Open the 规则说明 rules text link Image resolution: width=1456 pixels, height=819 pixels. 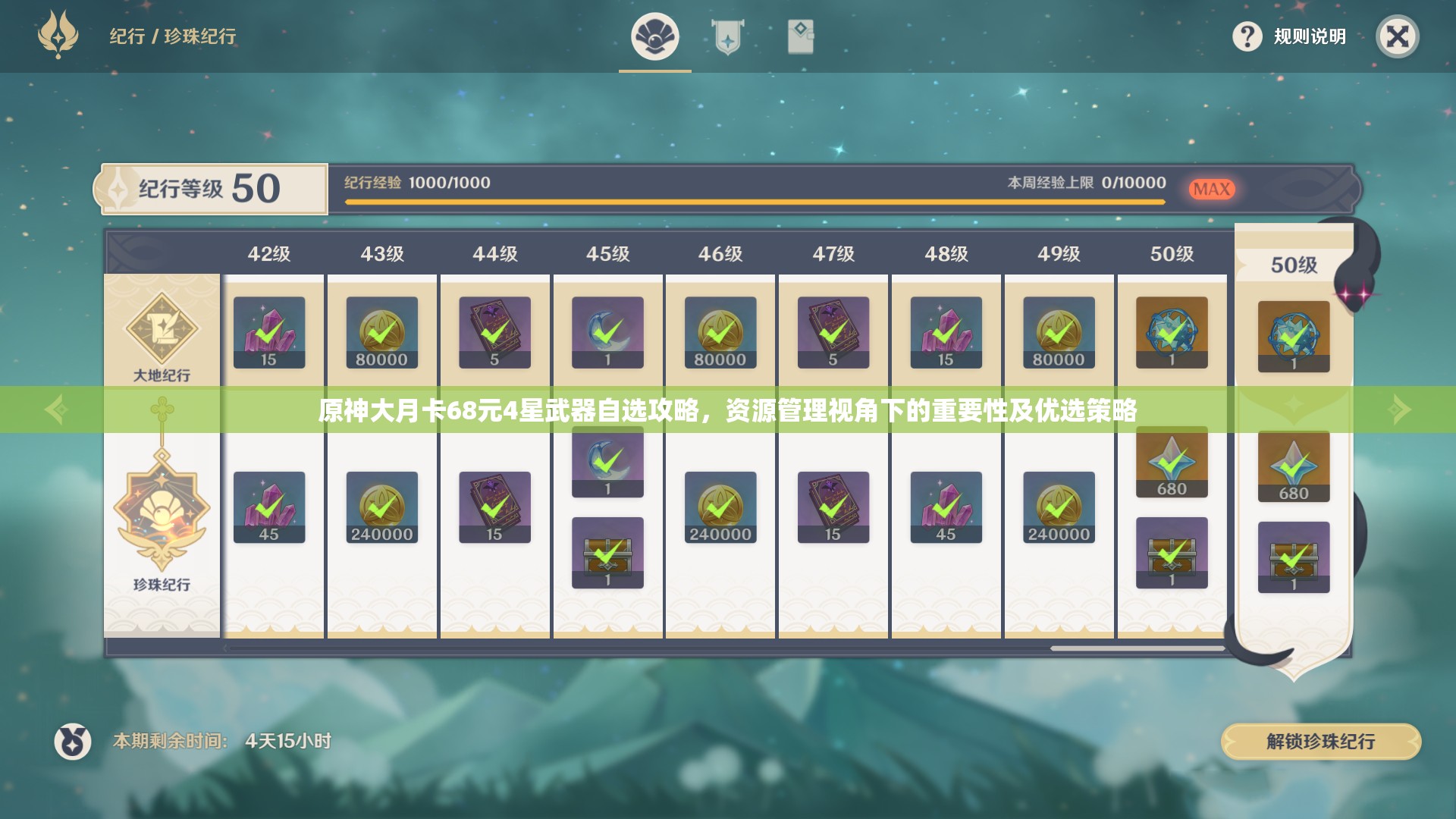click(1308, 36)
